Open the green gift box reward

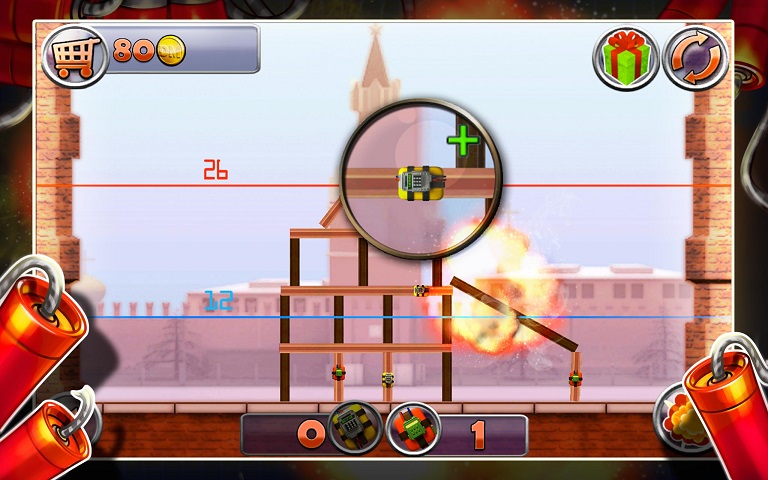pos(626,59)
